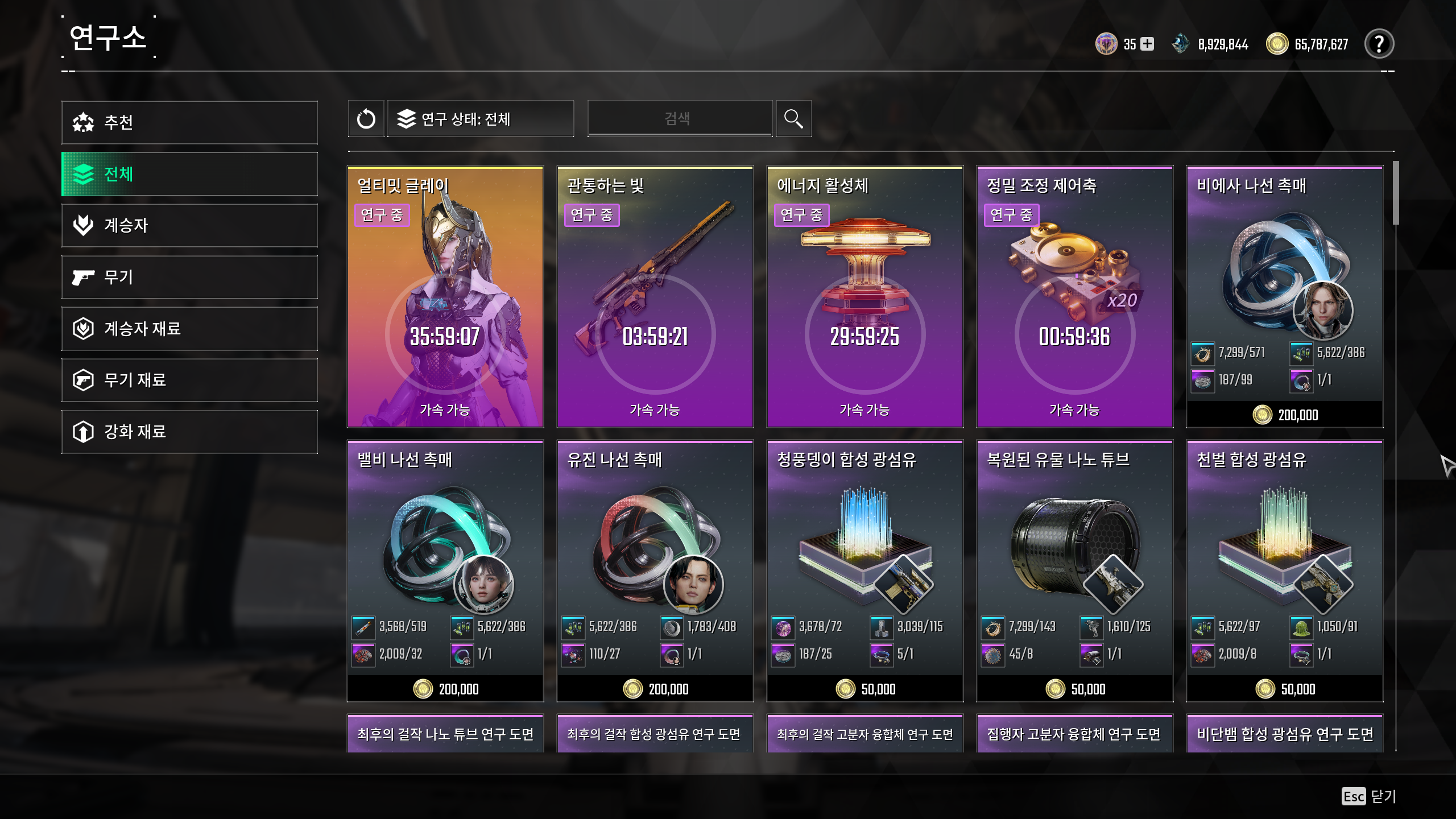Select the 전체 category tab

click(x=189, y=174)
